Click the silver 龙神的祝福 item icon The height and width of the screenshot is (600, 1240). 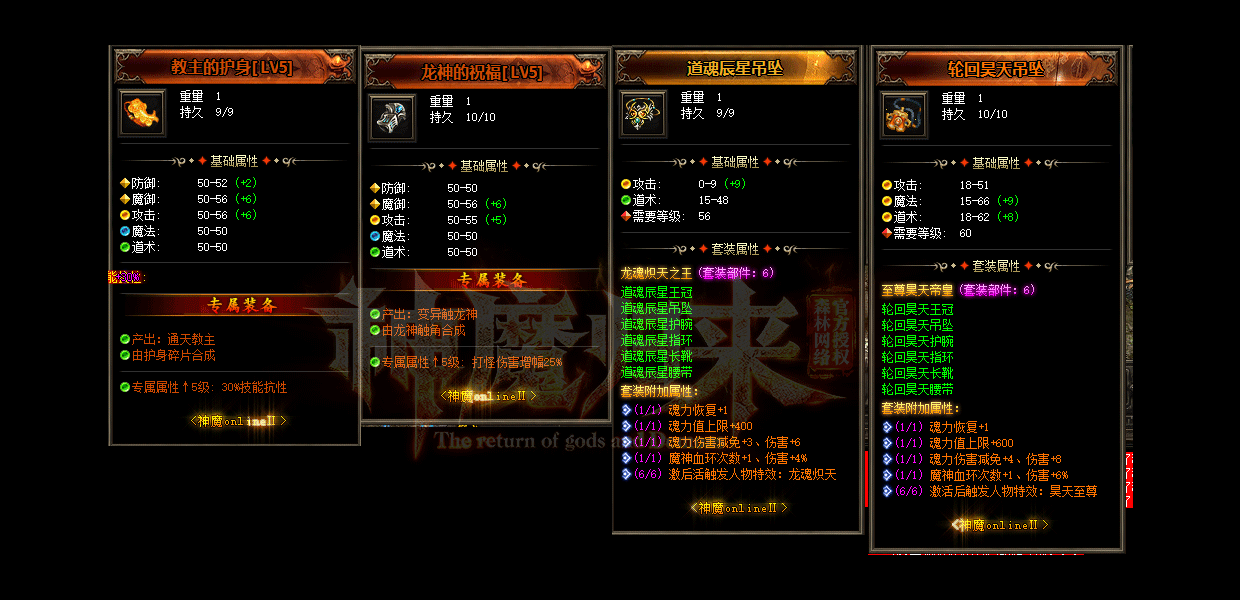click(392, 117)
